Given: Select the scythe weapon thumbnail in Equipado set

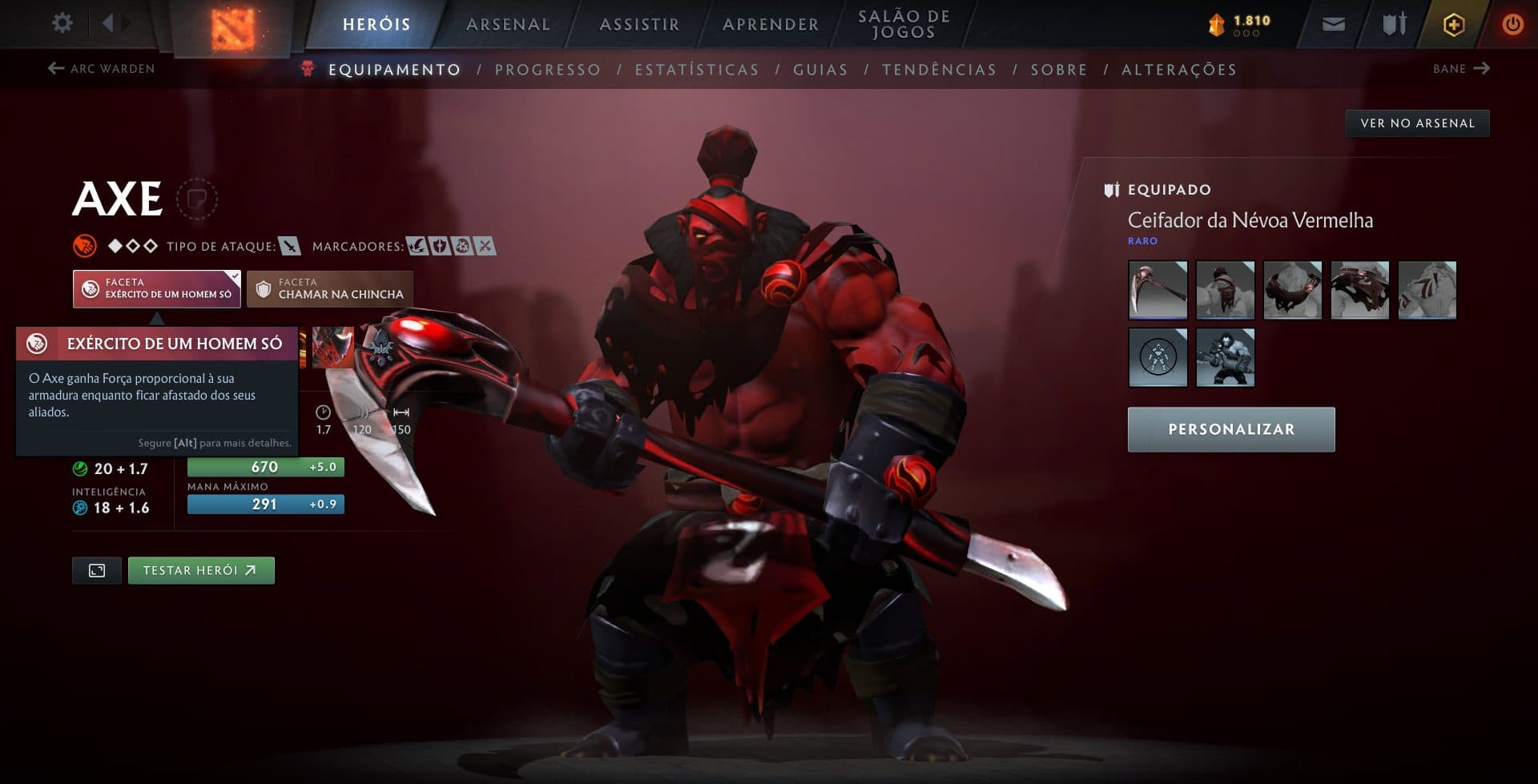Looking at the screenshot, I should 1158,290.
